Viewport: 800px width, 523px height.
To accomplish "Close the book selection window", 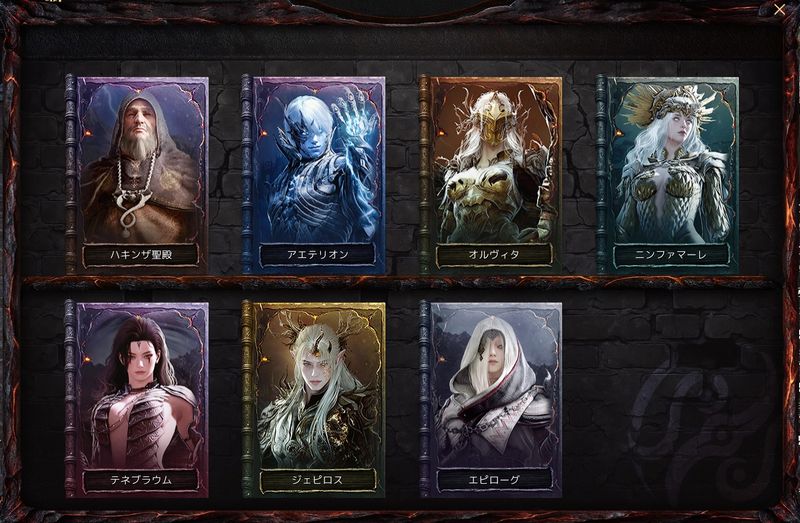I will pos(780,9).
